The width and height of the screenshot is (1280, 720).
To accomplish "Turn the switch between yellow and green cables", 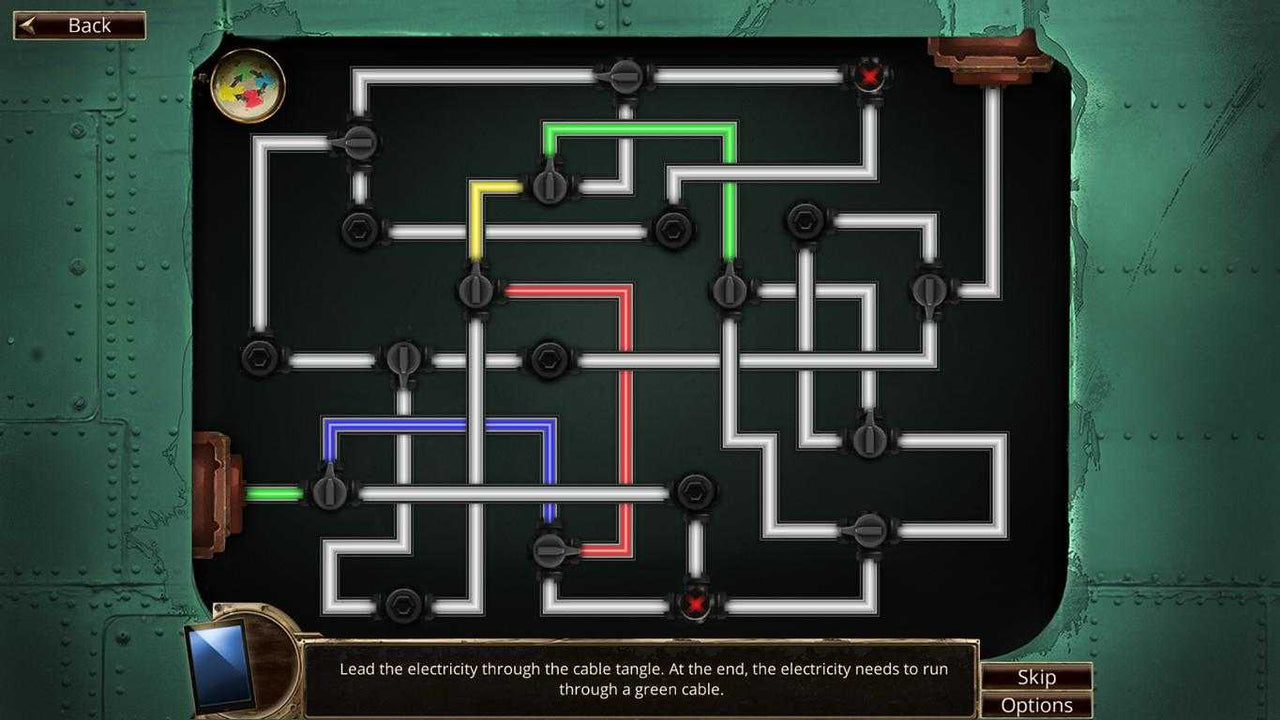I will point(549,185).
